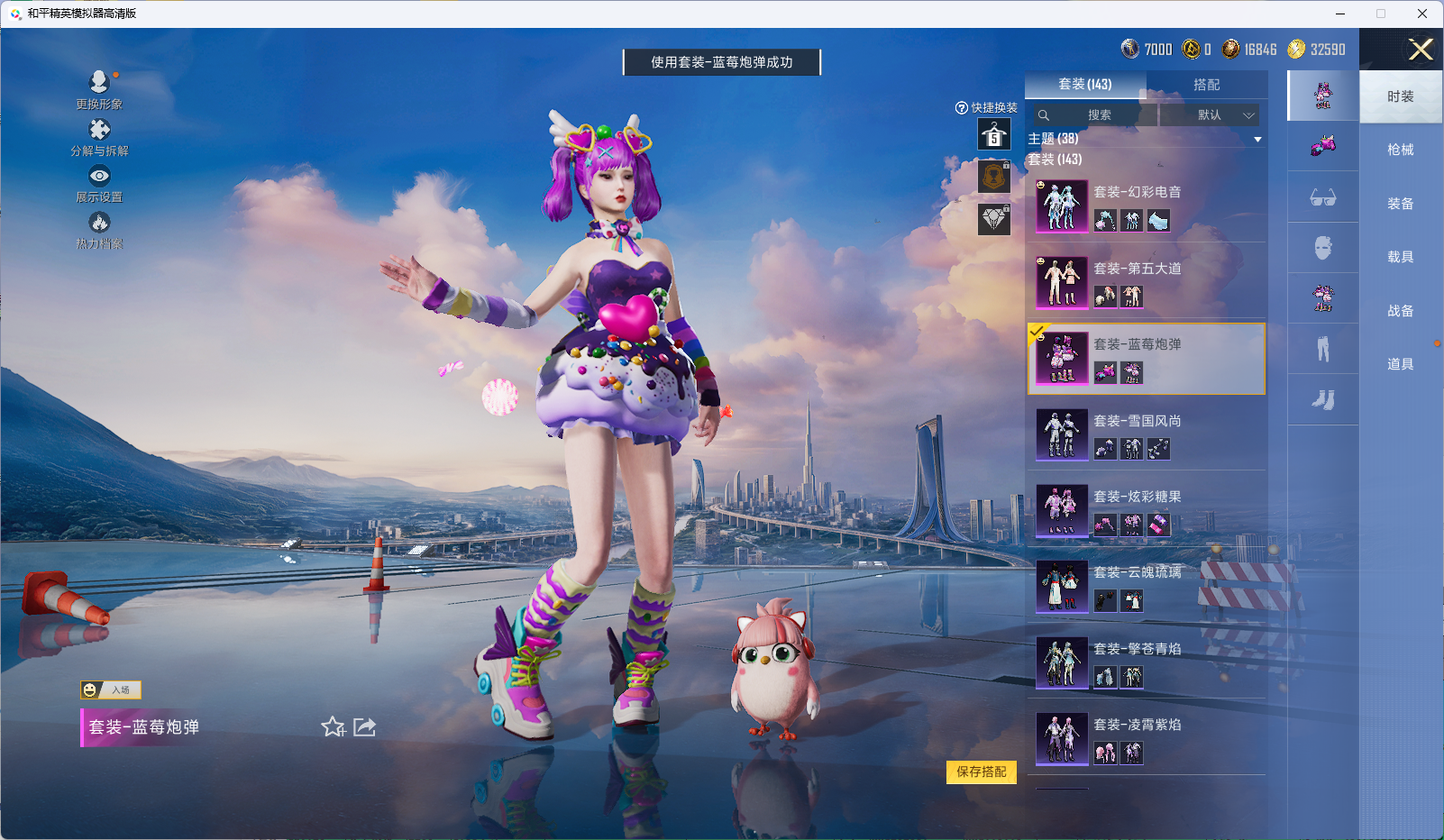Favorite the outfit with the star icon
The width and height of the screenshot is (1444, 840).
coord(333,726)
